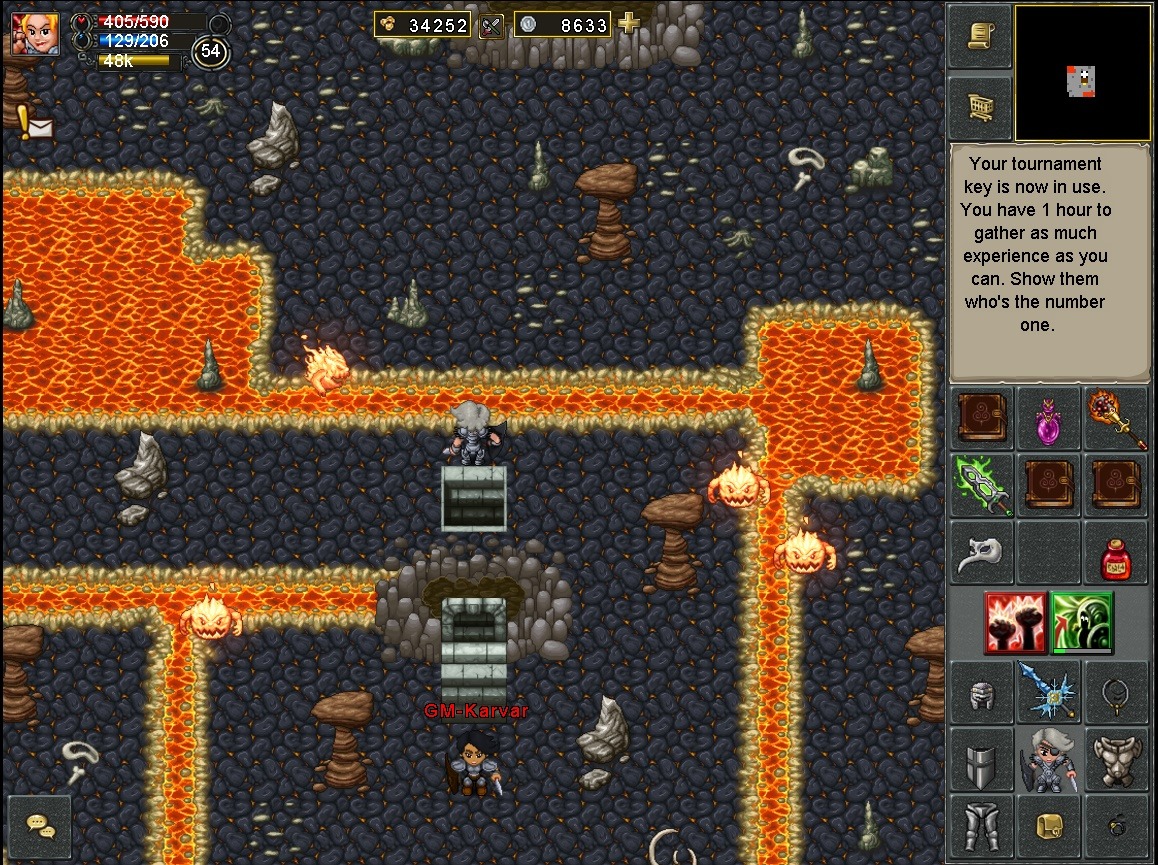Select the white beaked mask slot
Screen dimensions: 1158x865
click(981, 553)
